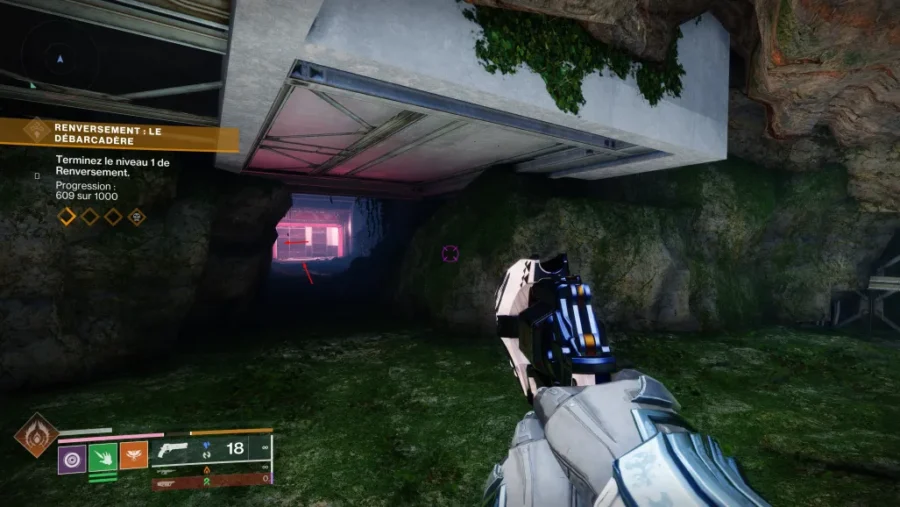The height and width of the screenshot is (507, 900).
Task: Click the circular radar in the corner
Action: click(x=60, y=58)
